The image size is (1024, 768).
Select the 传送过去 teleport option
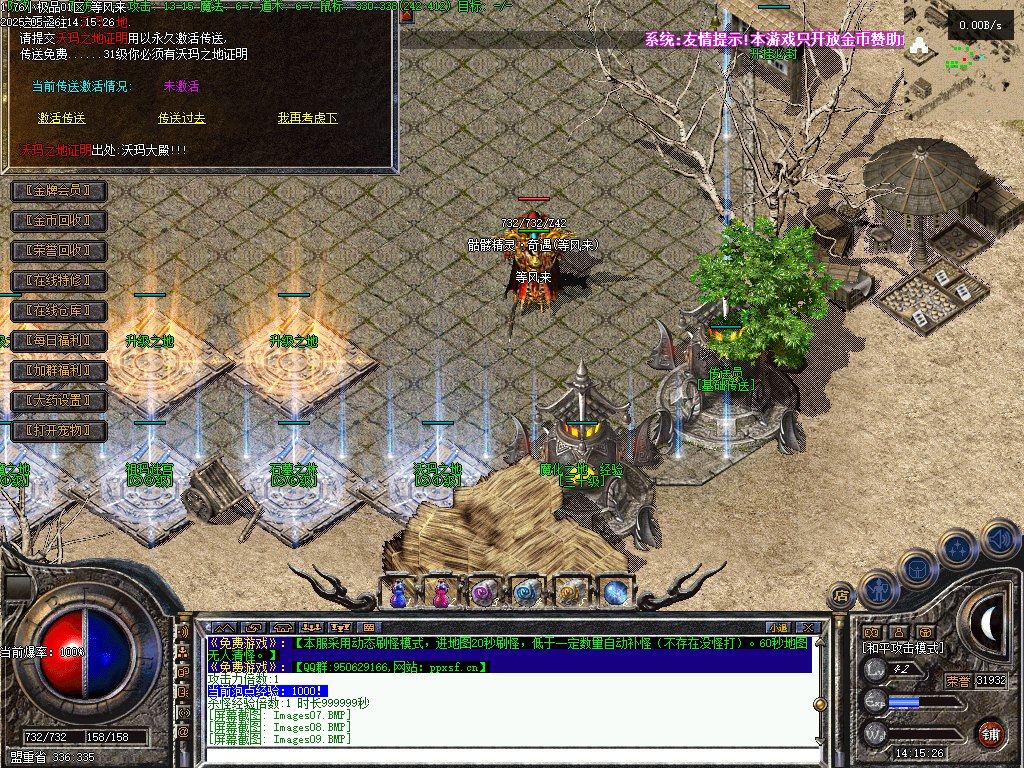[181, 118]
